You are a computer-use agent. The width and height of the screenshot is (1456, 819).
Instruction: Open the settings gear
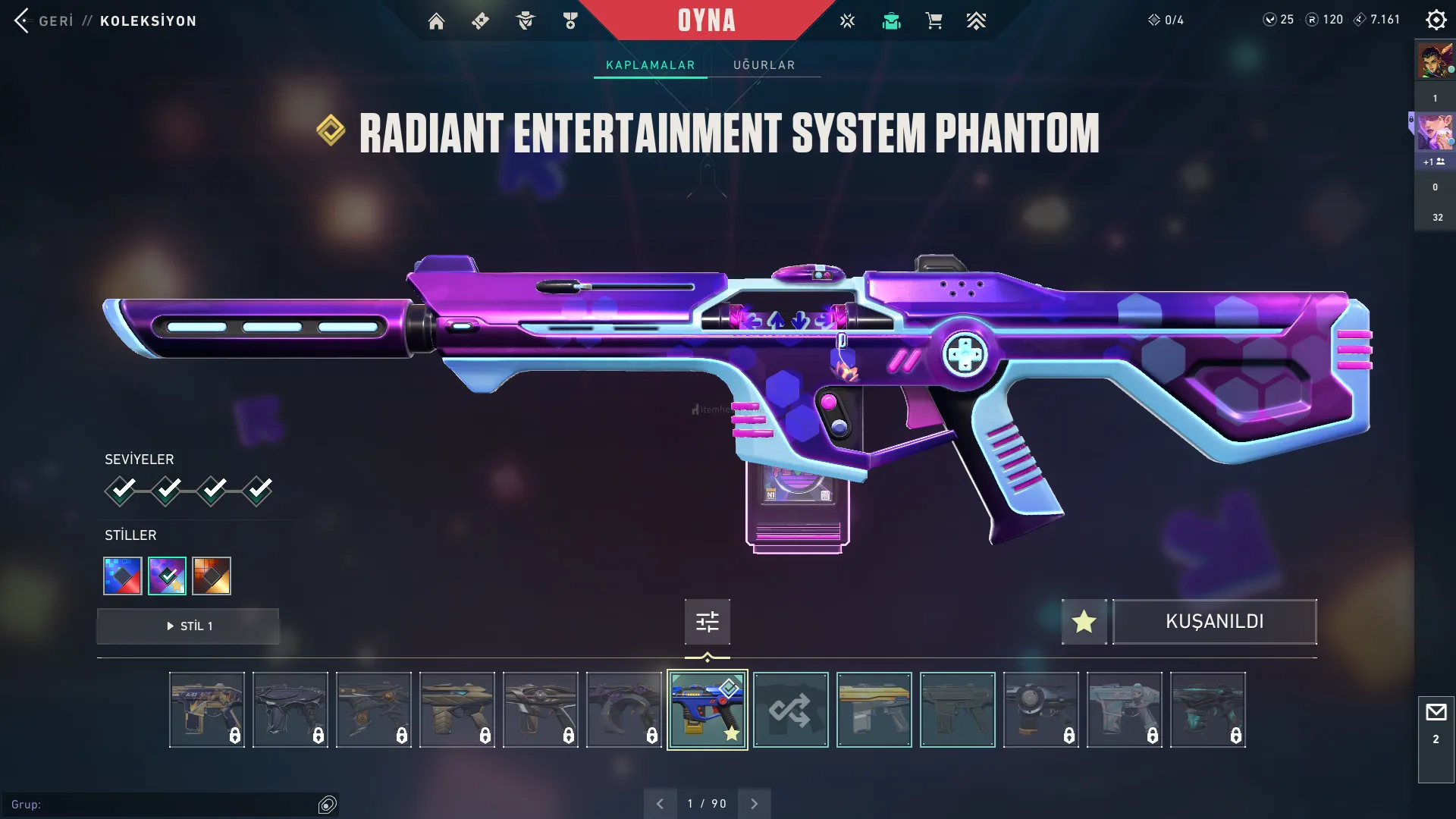coord(1436,20)
